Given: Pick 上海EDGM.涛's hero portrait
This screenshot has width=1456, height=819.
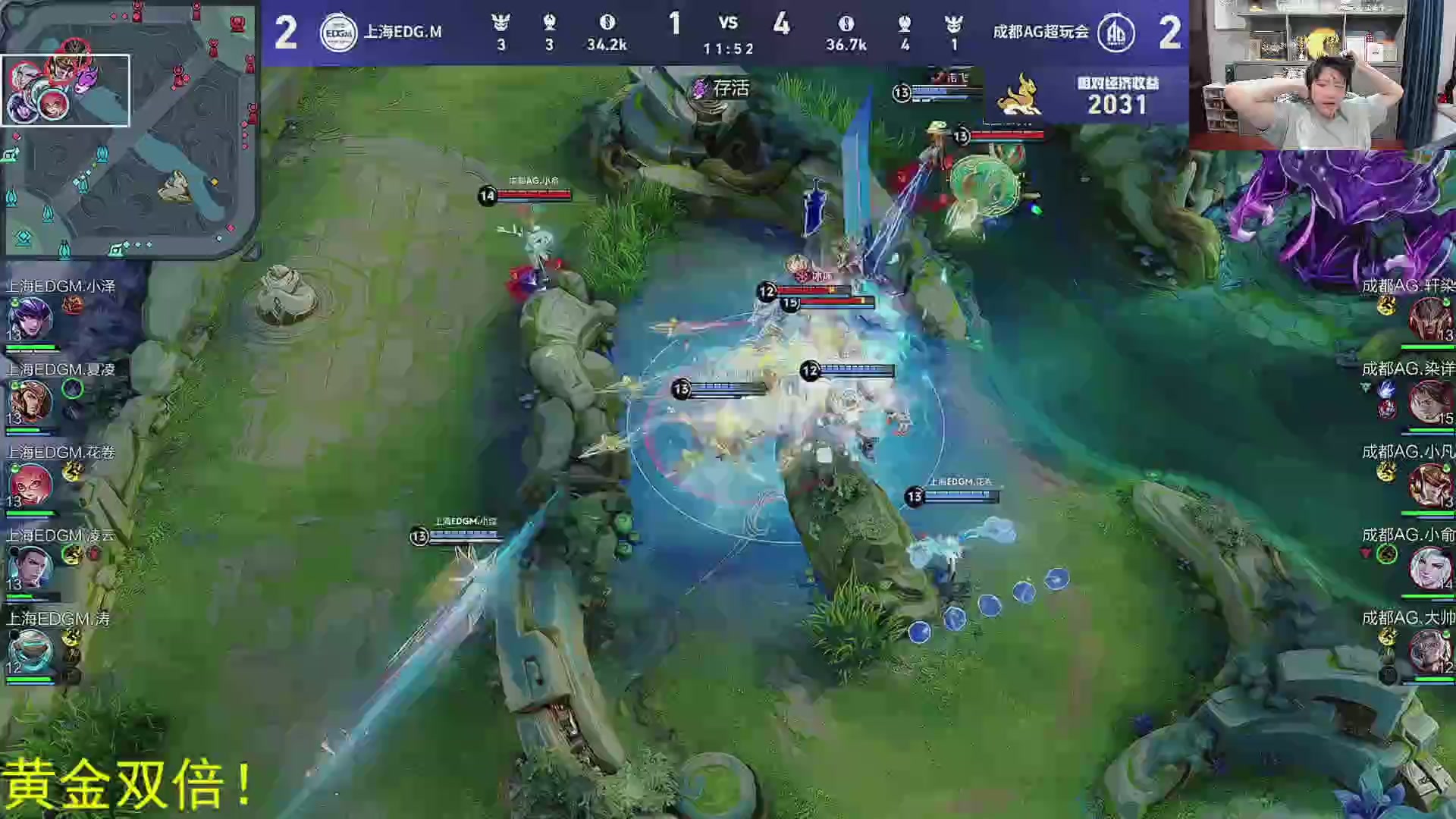Looking at the screenshot, I should coord(30,650).
